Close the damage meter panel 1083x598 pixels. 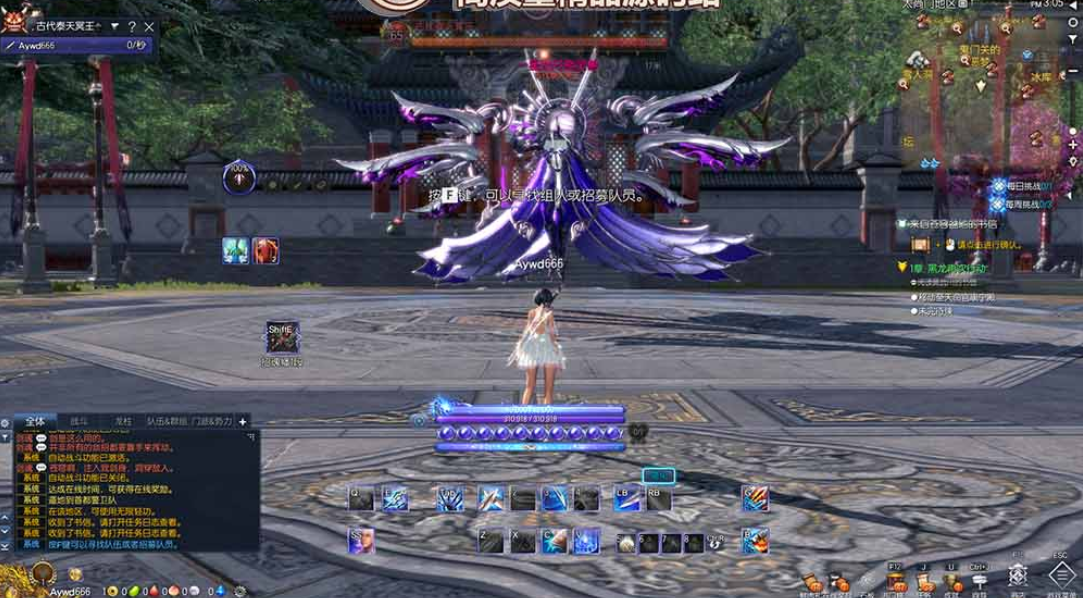149,26
